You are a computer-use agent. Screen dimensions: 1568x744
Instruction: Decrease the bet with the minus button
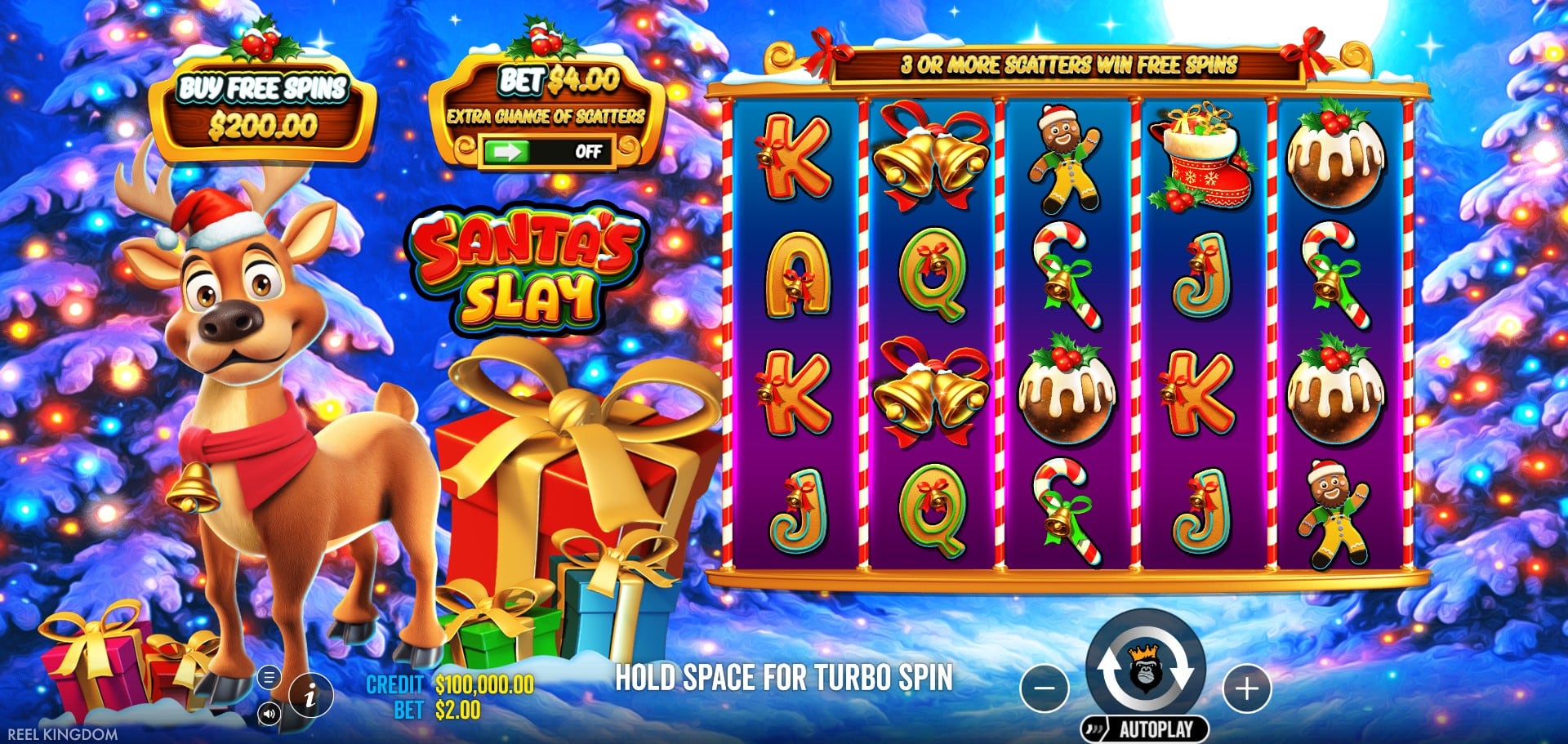1045,688
